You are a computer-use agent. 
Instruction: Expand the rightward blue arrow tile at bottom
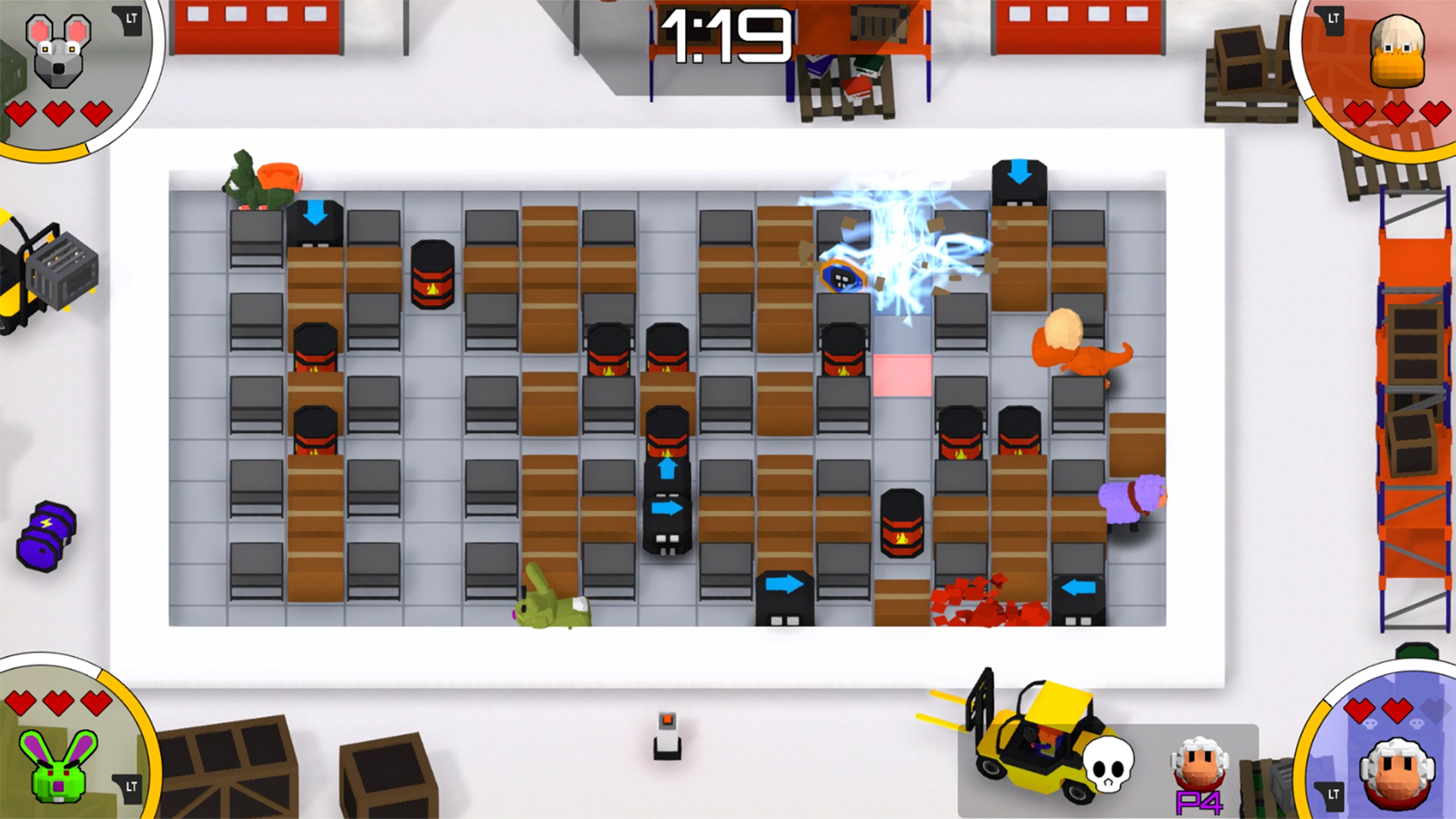click(x=783, y=583)
